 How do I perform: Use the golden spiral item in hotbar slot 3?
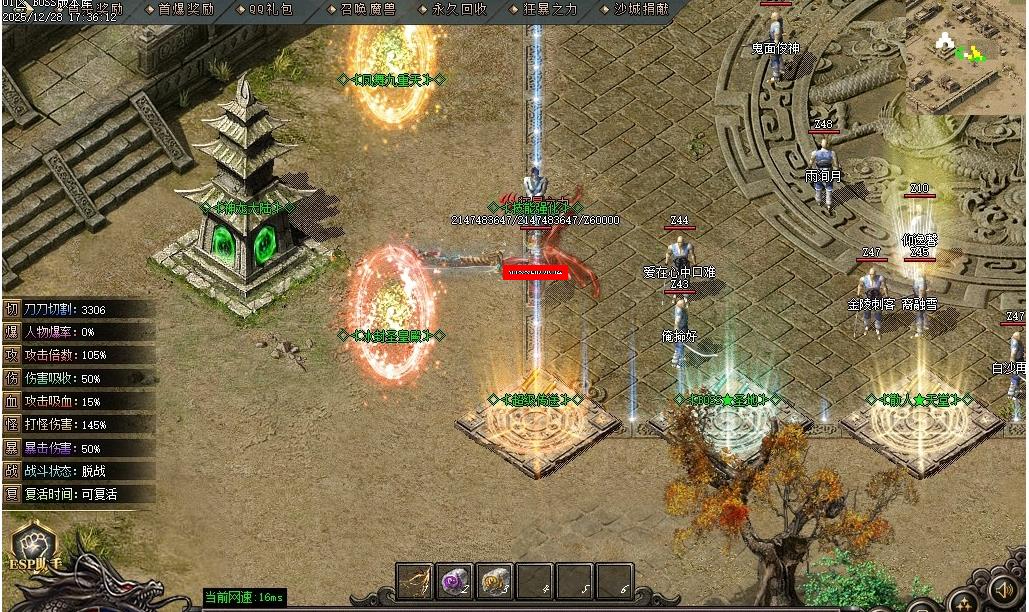pyautogui.click(x=495, y=581)
